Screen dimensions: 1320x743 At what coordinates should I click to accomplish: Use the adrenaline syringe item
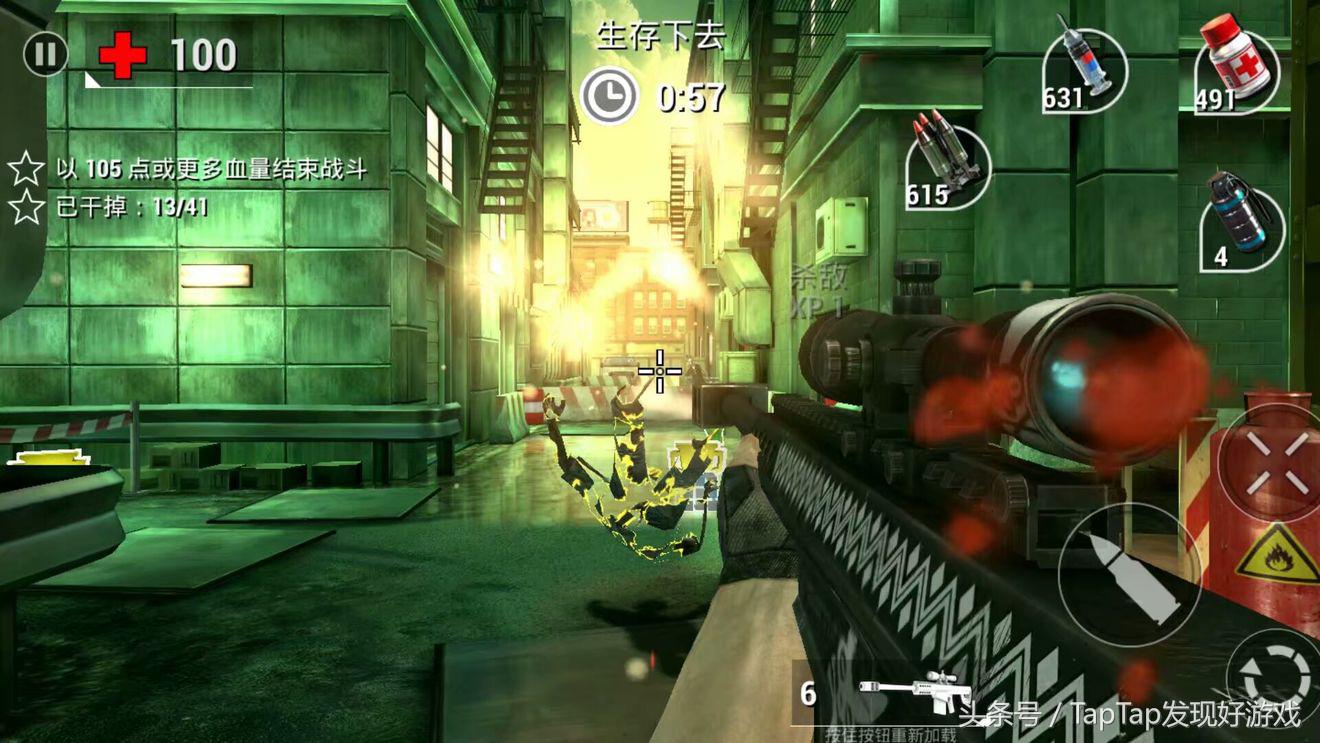point(1087,68)
